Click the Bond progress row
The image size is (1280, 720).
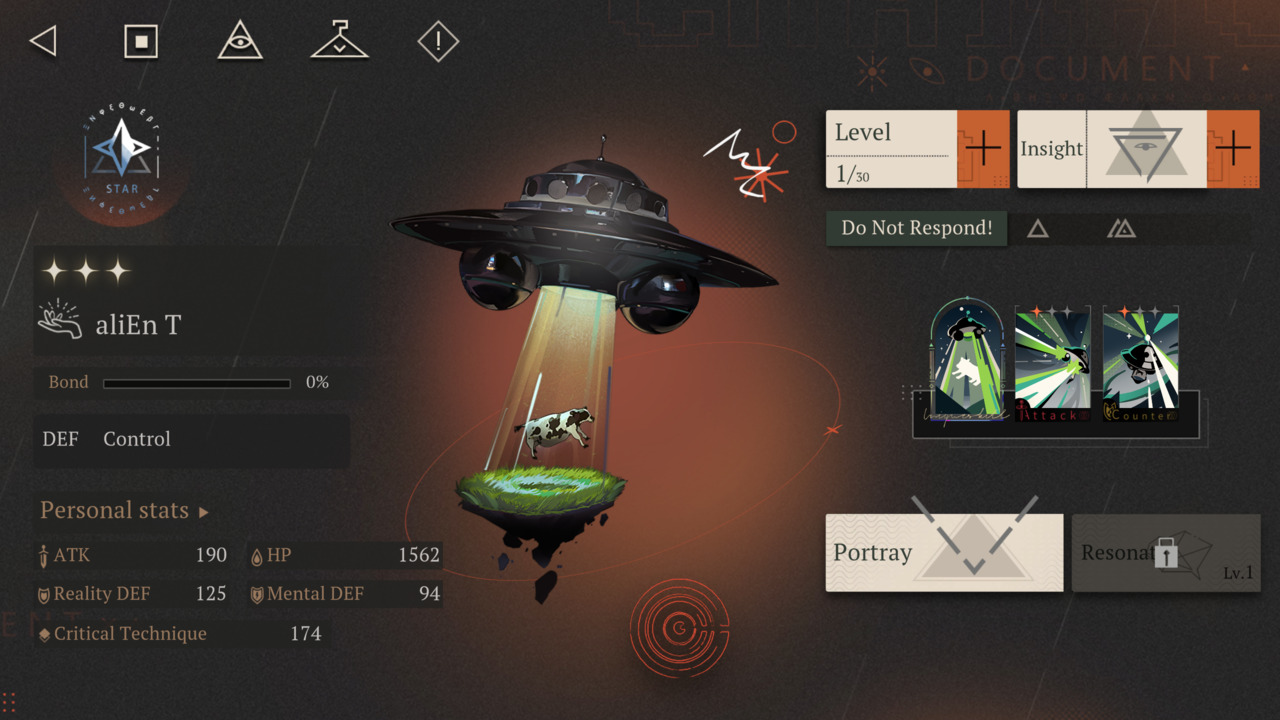point(190,383)
